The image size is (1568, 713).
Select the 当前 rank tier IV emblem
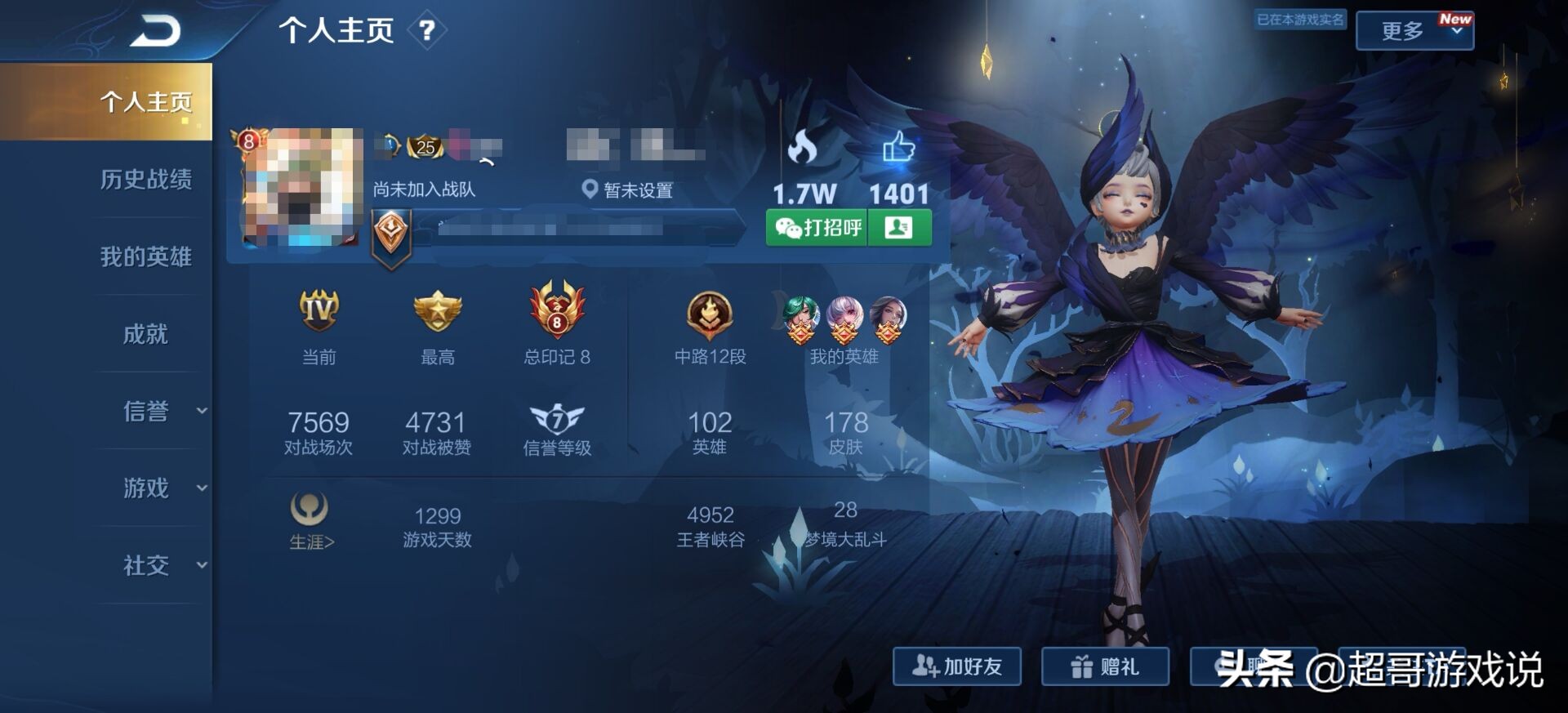click(318, 311)
